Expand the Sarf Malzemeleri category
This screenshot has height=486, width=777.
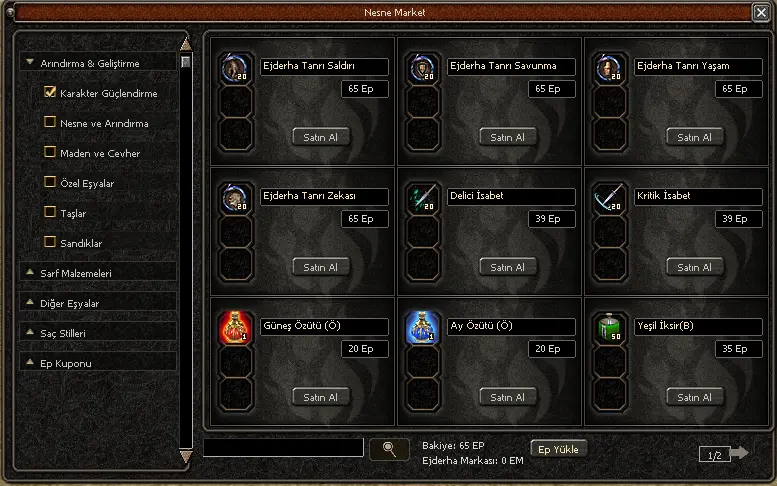pyautogui.click(x=31, y=272)
